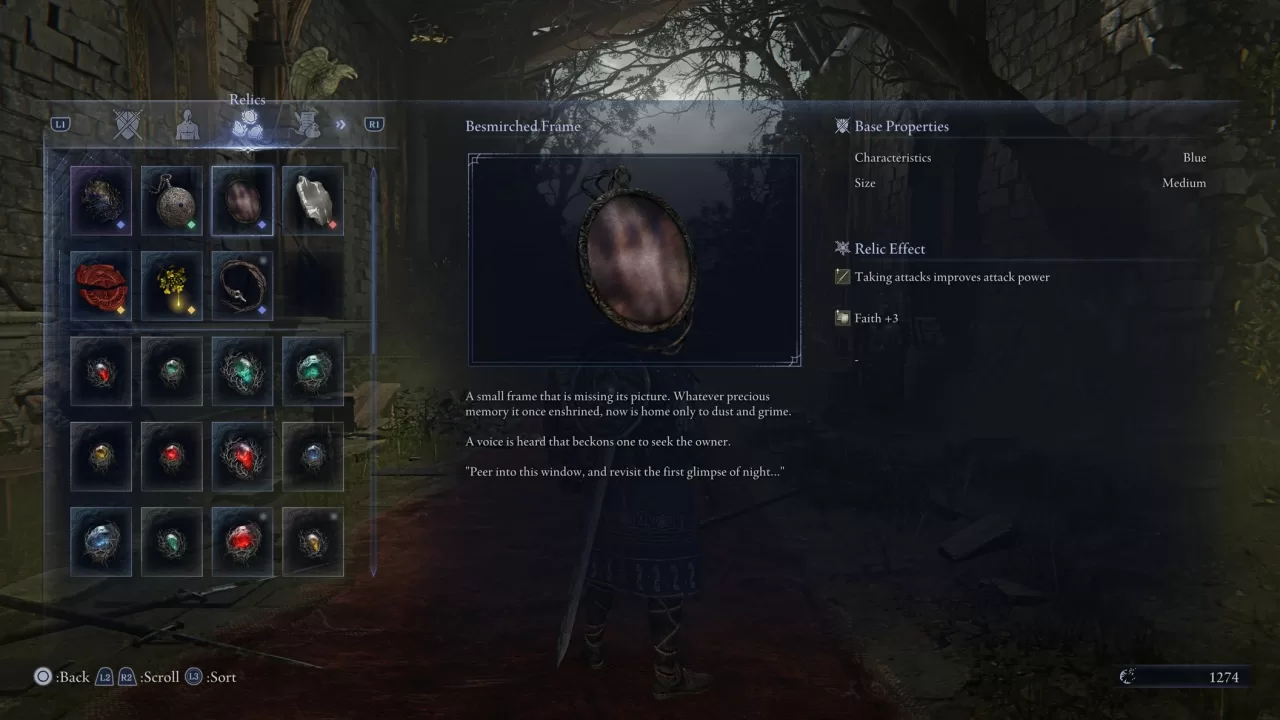Click the character body tab icon
The height and width of the screenshot is (720, 1280).
(x=188, y=124)
